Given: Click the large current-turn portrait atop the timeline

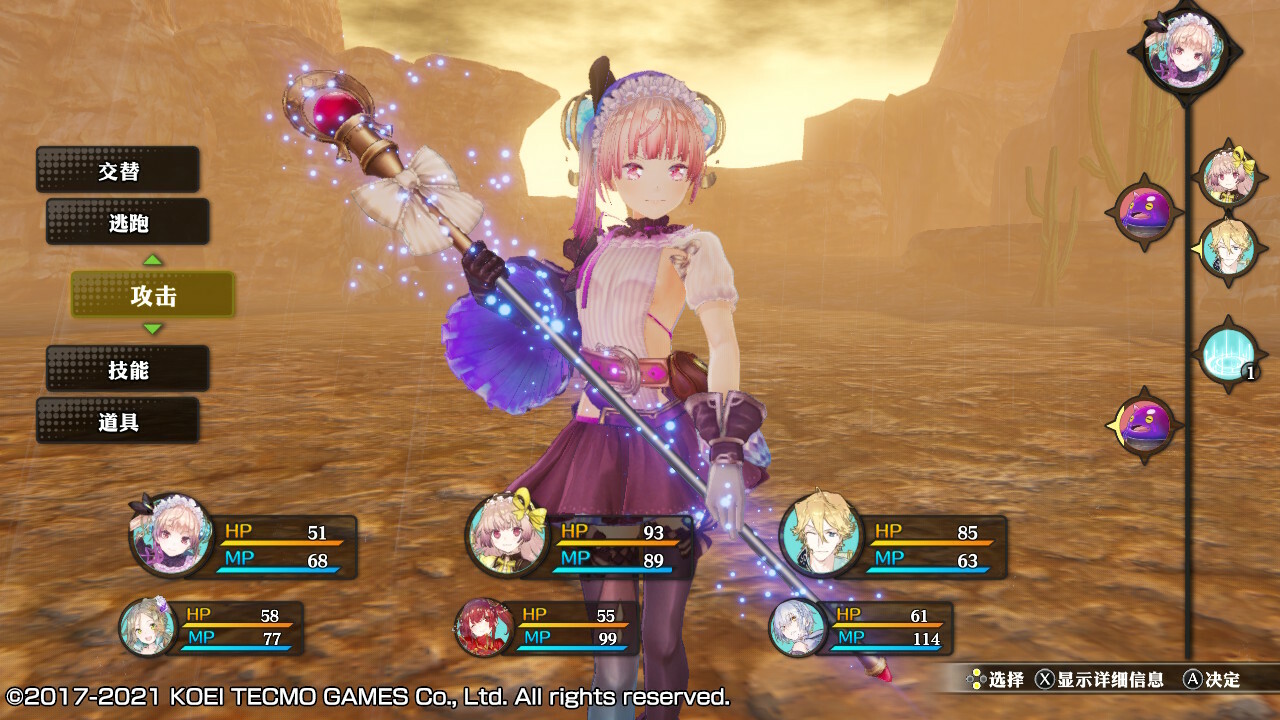Looking at the screenshot, I should point(1186,50).
